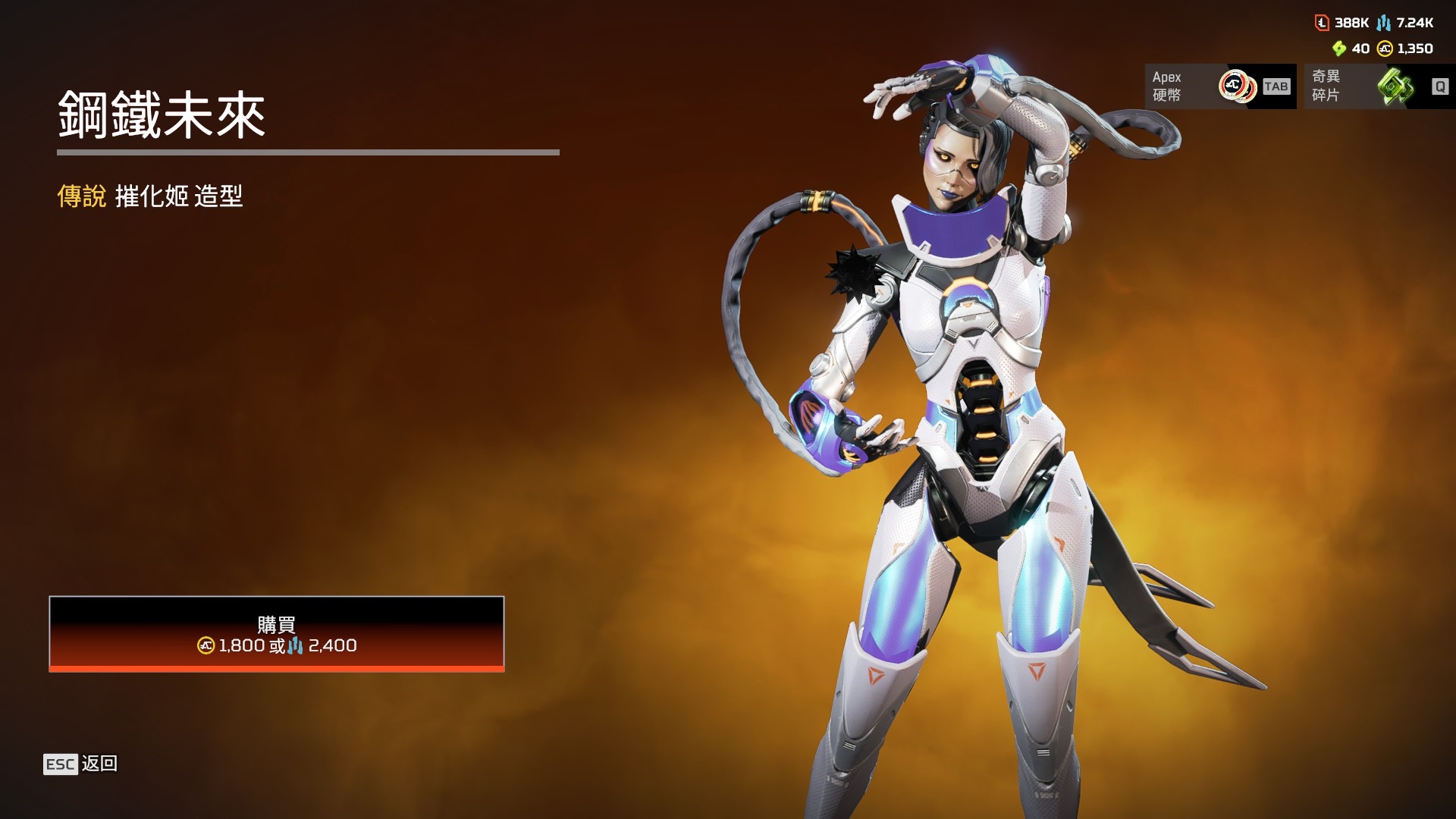Open the 奇異碎片 exotic shards button
This screenshot has height=819, width=1456.
[1379, 86]
